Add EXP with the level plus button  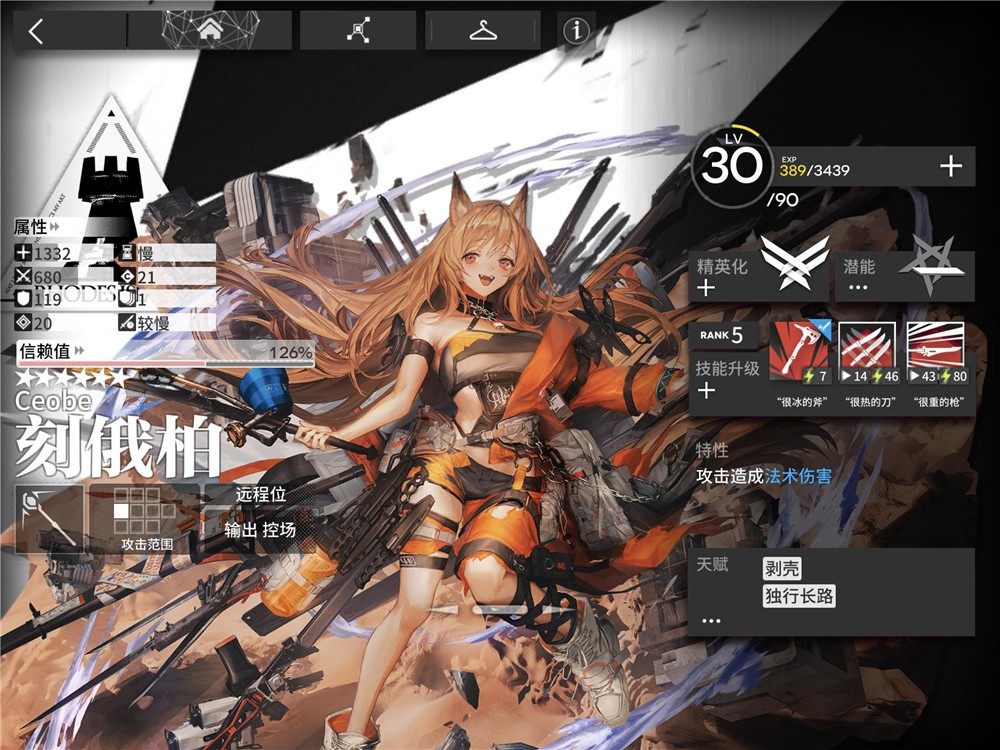pos(950,167)
